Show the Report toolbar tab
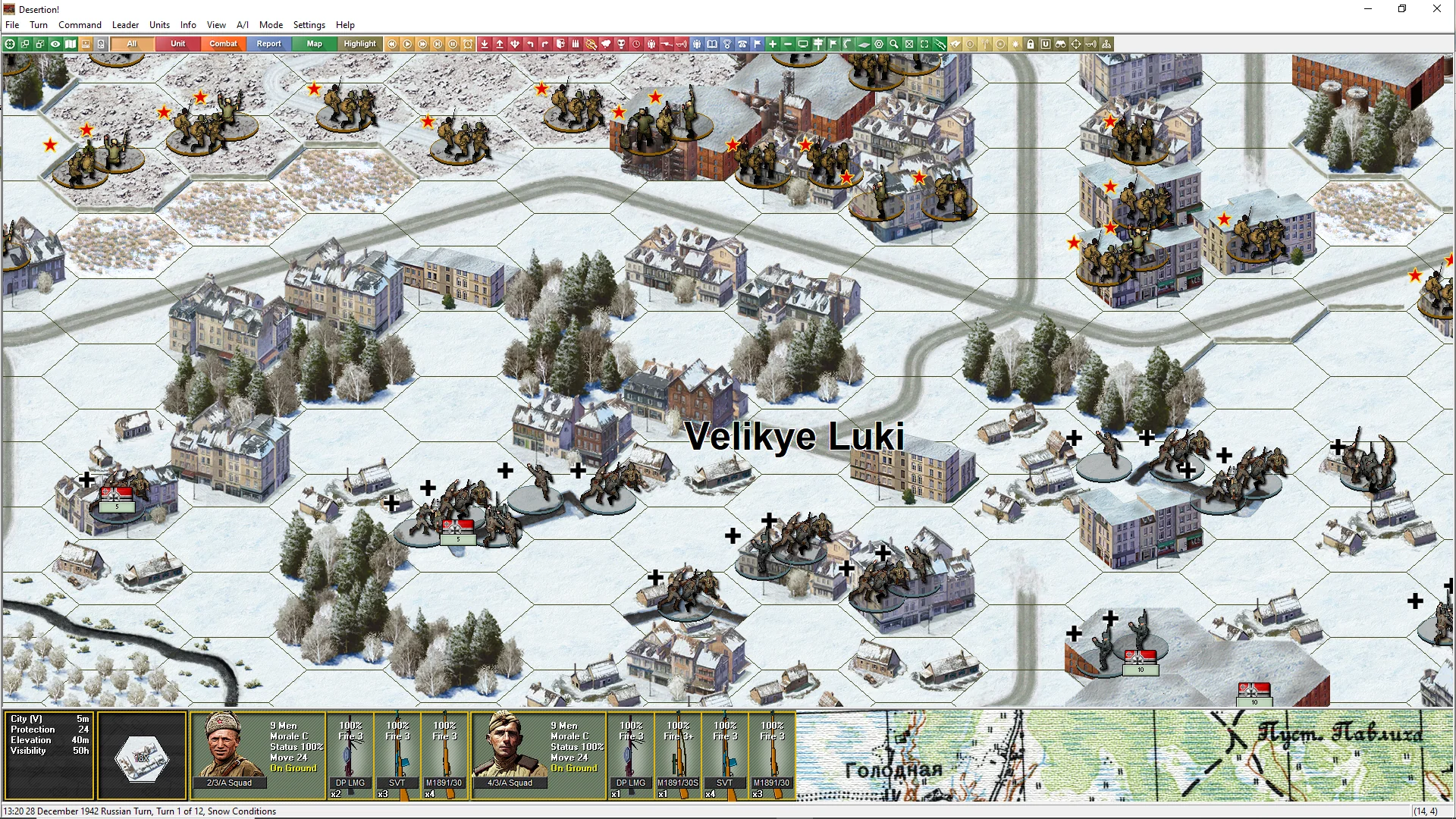This screenshot has height=819, width=1456. (x=268, y=44)
